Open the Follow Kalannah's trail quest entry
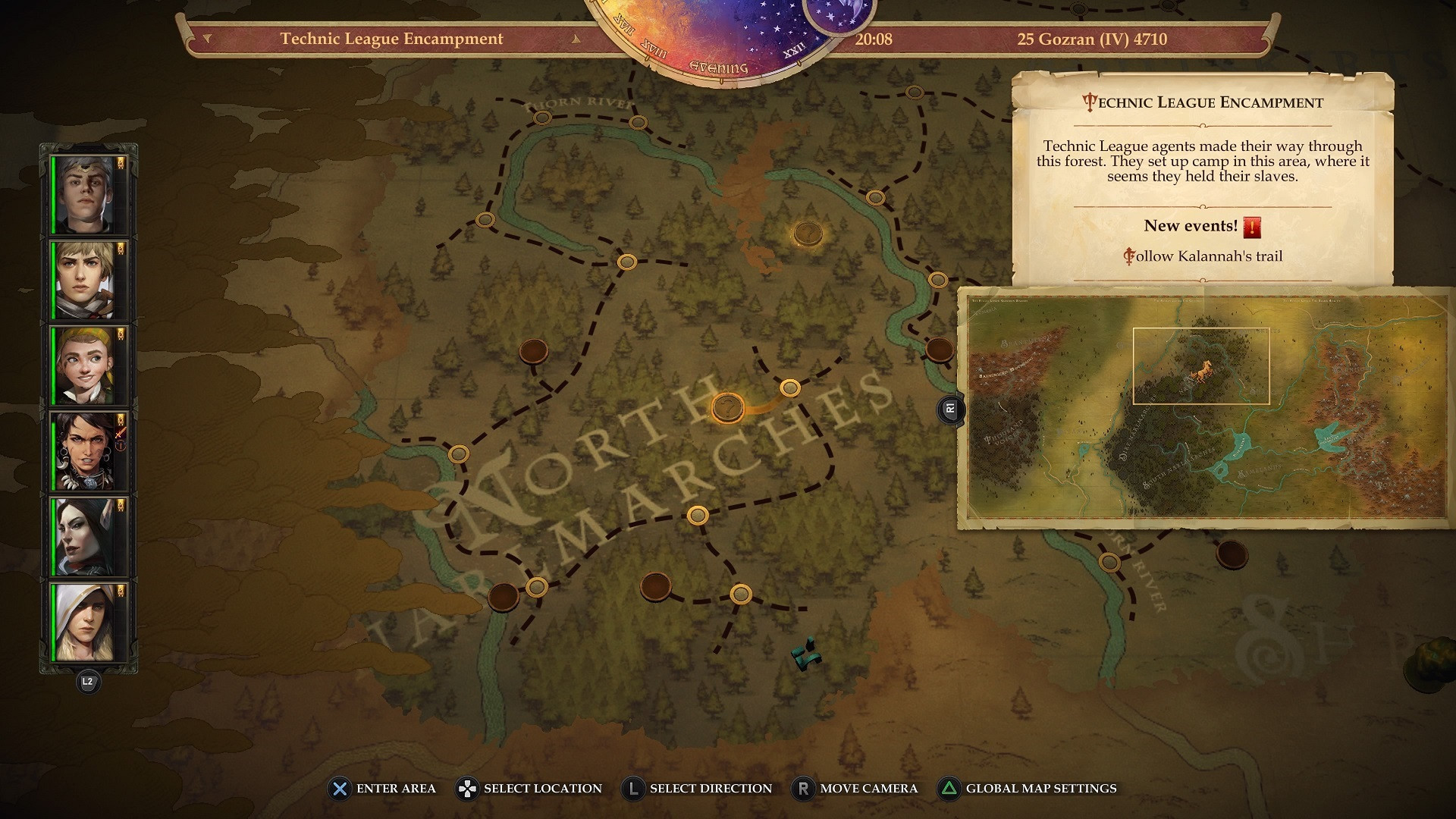Screen dimensions: 1456x819 tap(1203, 256)
